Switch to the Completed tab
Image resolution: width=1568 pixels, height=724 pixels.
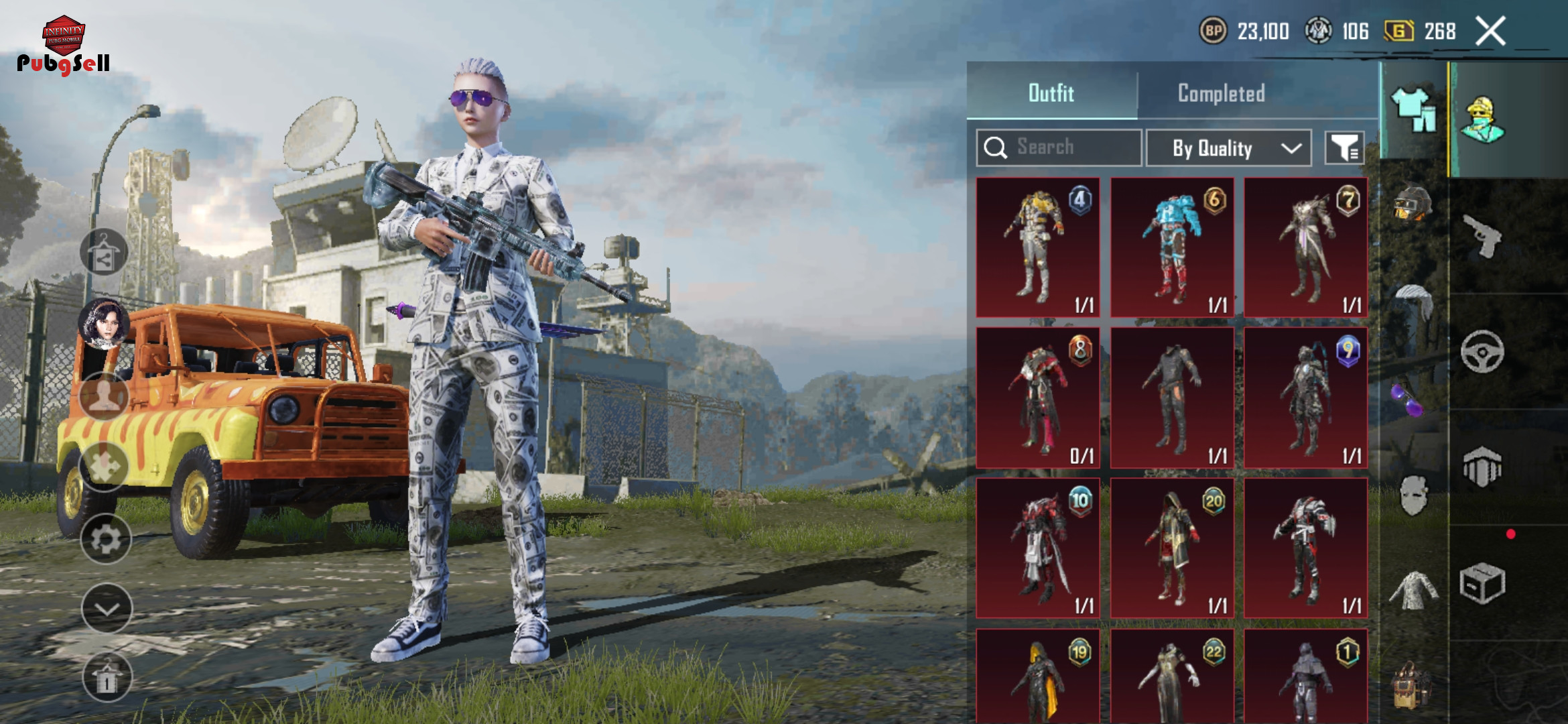[x=1221, y=93]
